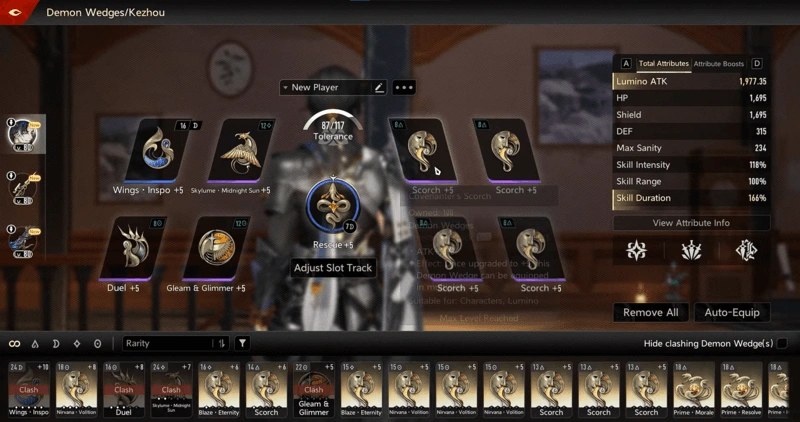This screenshot has height=422, width=800.
Task: Edit the preset name with pencil icon
Action: 379,88
